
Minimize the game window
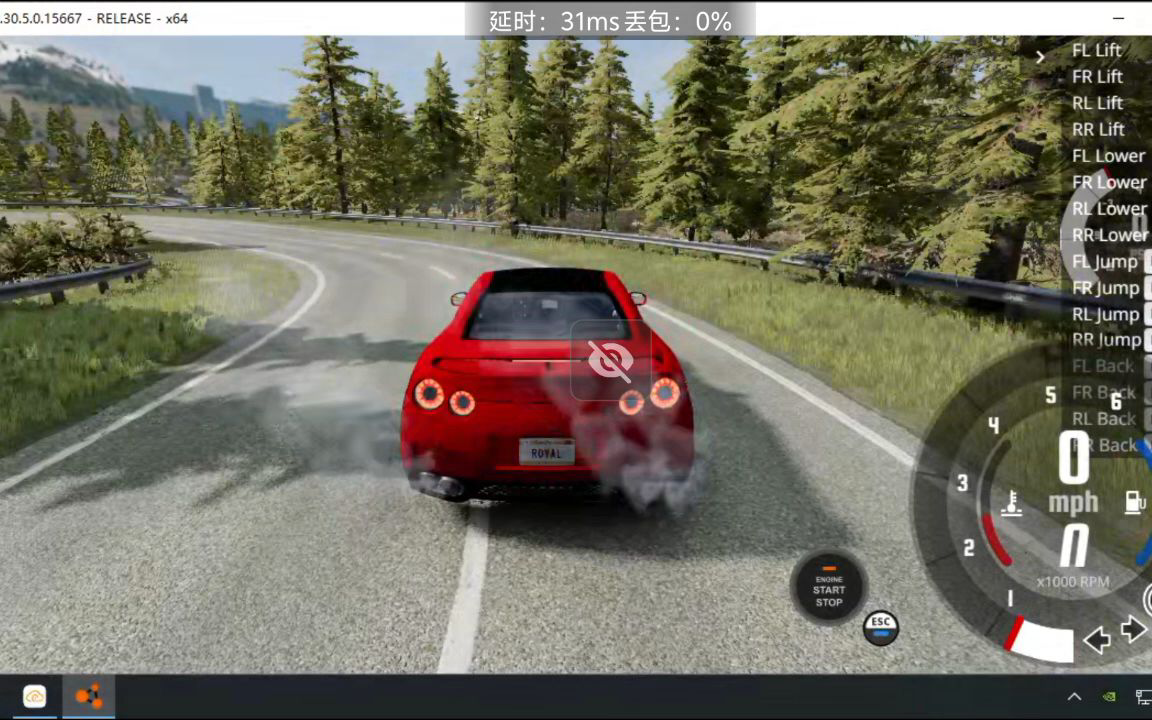click(x=1117, y=18)
